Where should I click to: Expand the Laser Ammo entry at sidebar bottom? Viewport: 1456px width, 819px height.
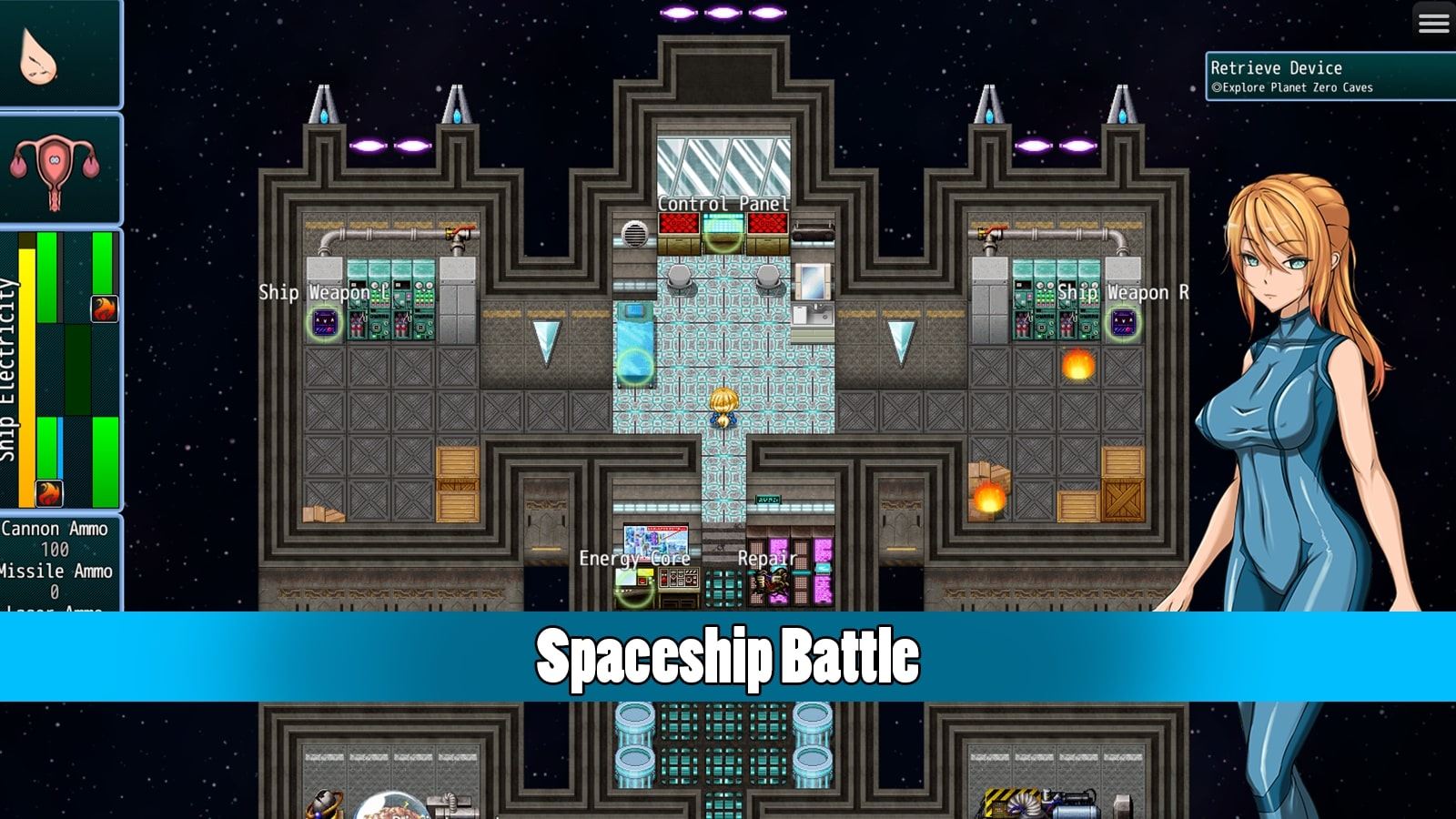pos(58,608)
